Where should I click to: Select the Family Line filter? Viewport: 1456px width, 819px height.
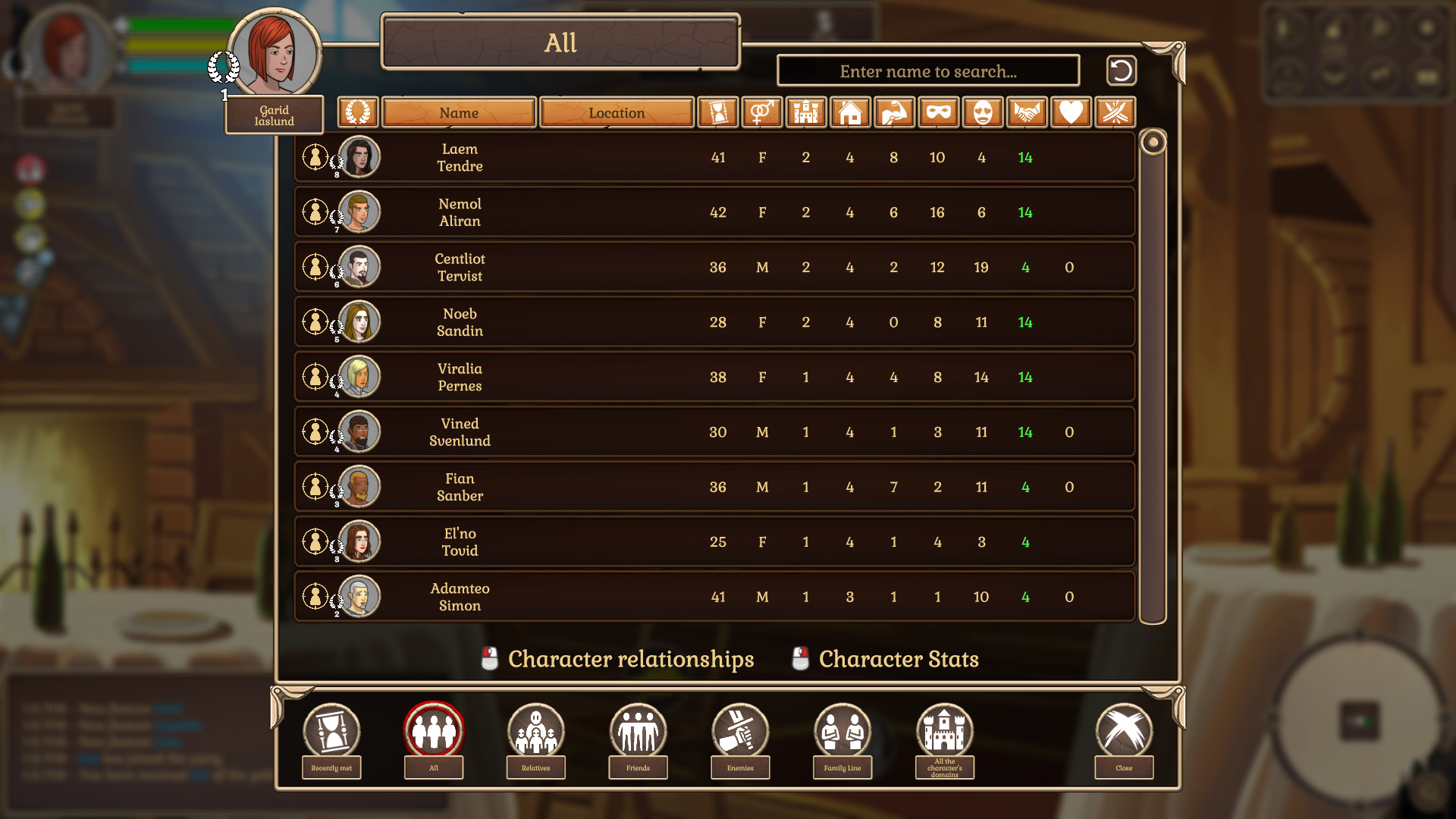click(x=843, y=732)
